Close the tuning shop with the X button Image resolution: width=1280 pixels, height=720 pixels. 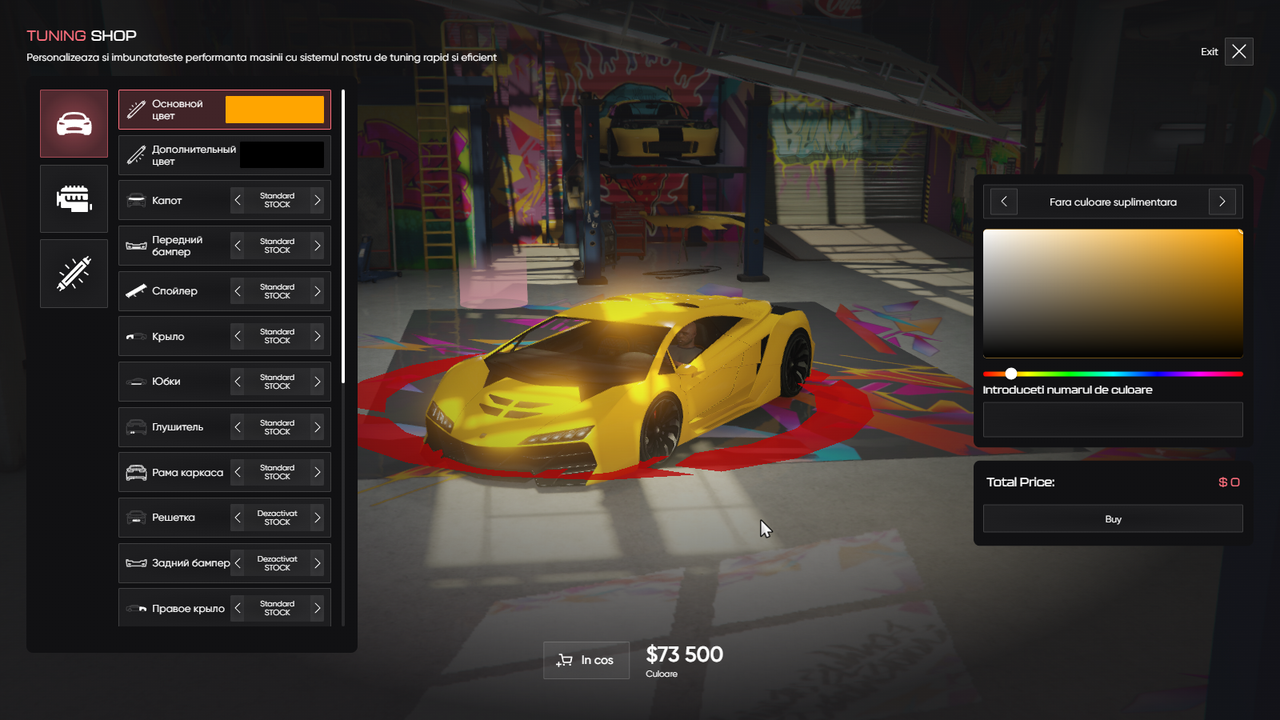click(x=1239, y=51)
